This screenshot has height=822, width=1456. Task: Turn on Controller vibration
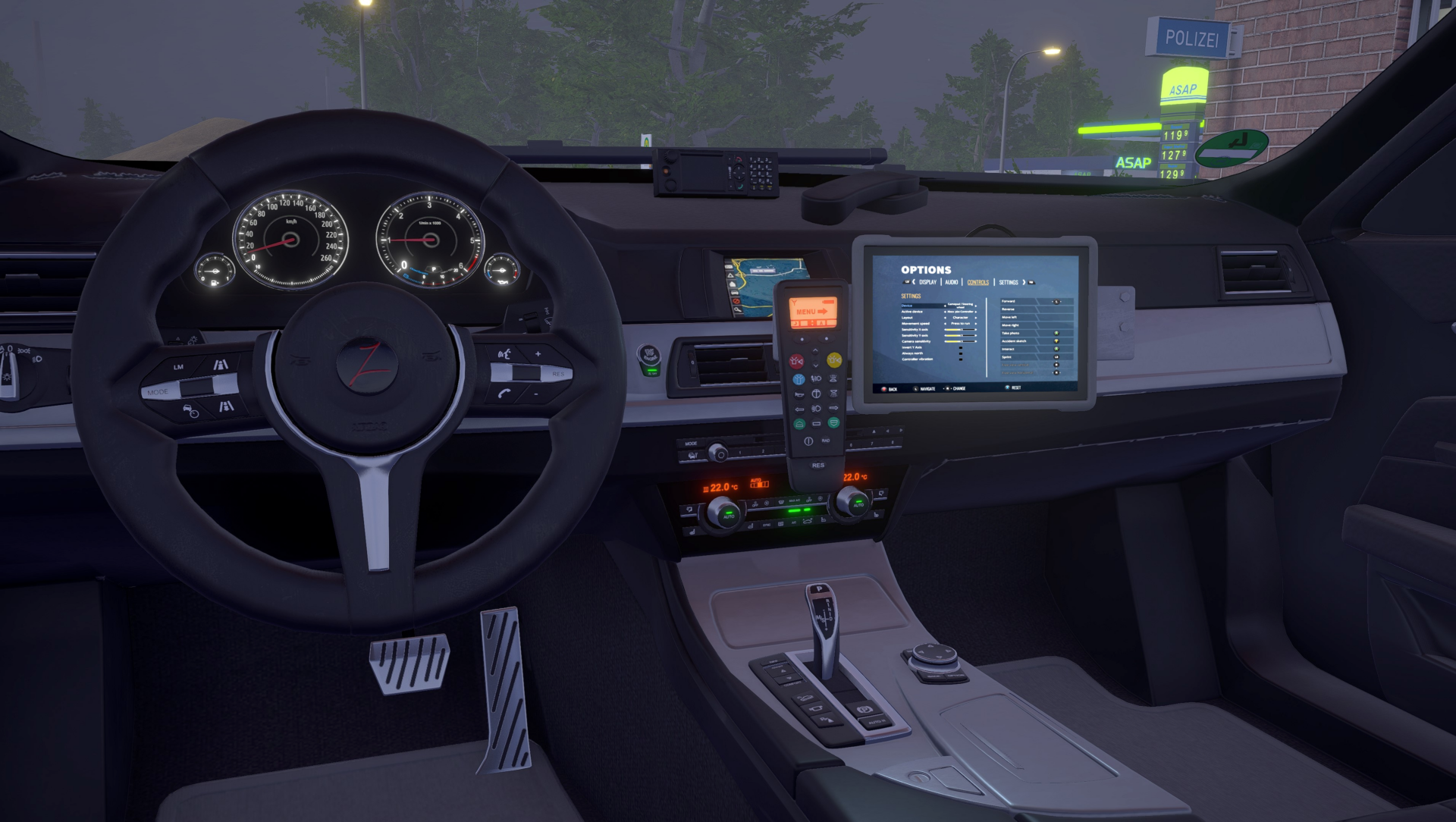click(961, 359)
